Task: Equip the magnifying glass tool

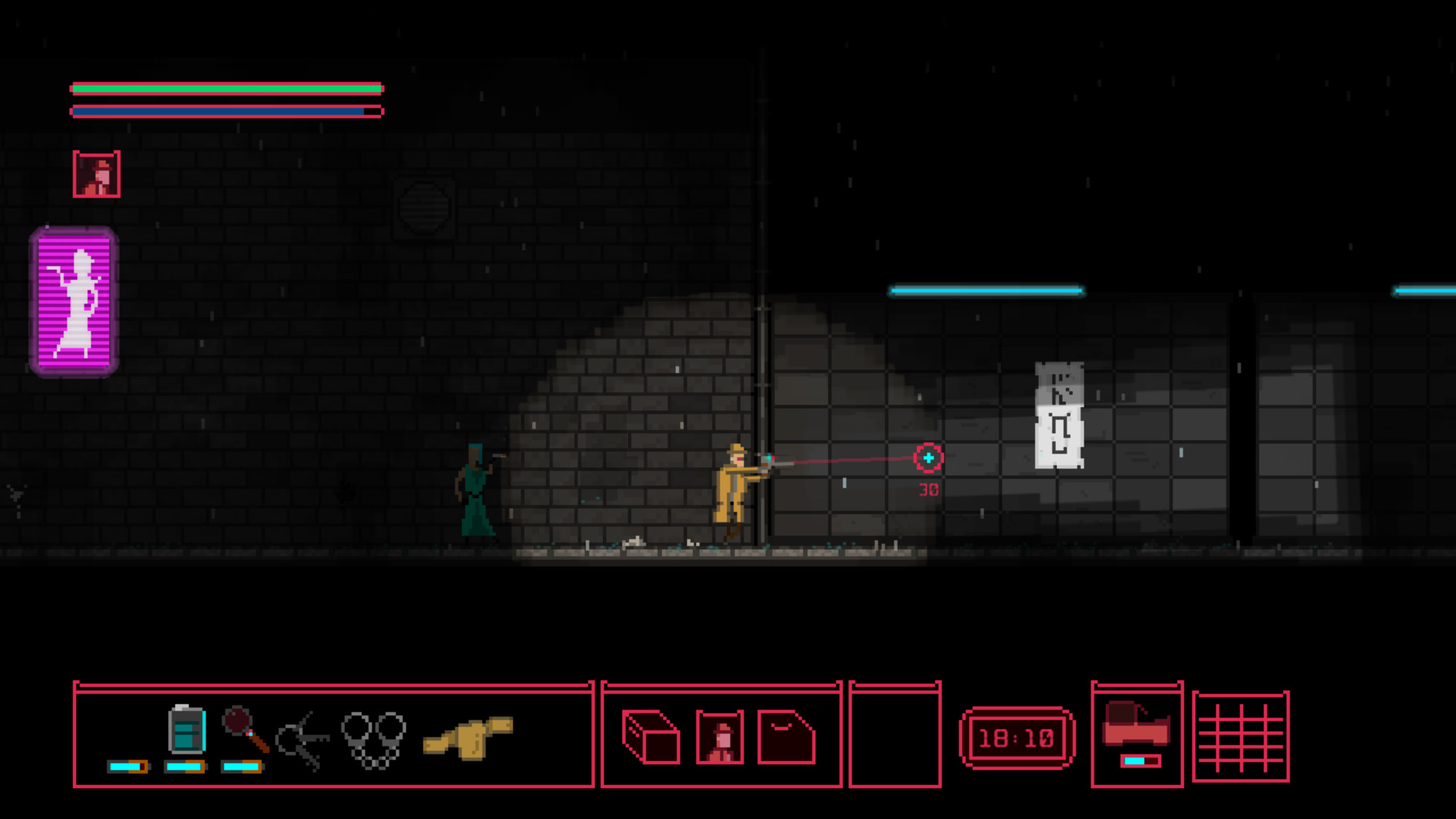Action: tap(245, 729)
